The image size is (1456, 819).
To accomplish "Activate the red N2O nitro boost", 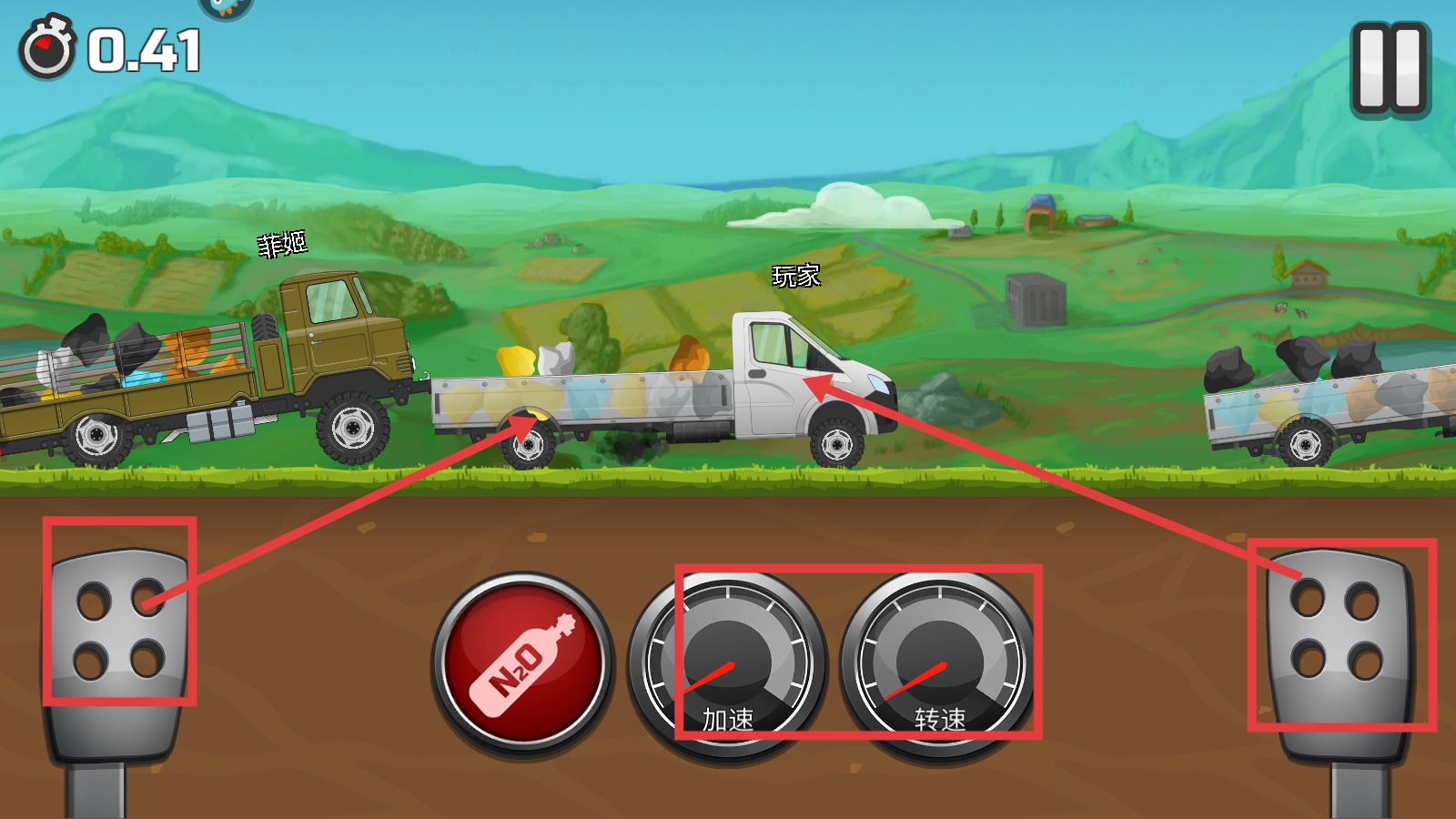I will pos(523,664).
